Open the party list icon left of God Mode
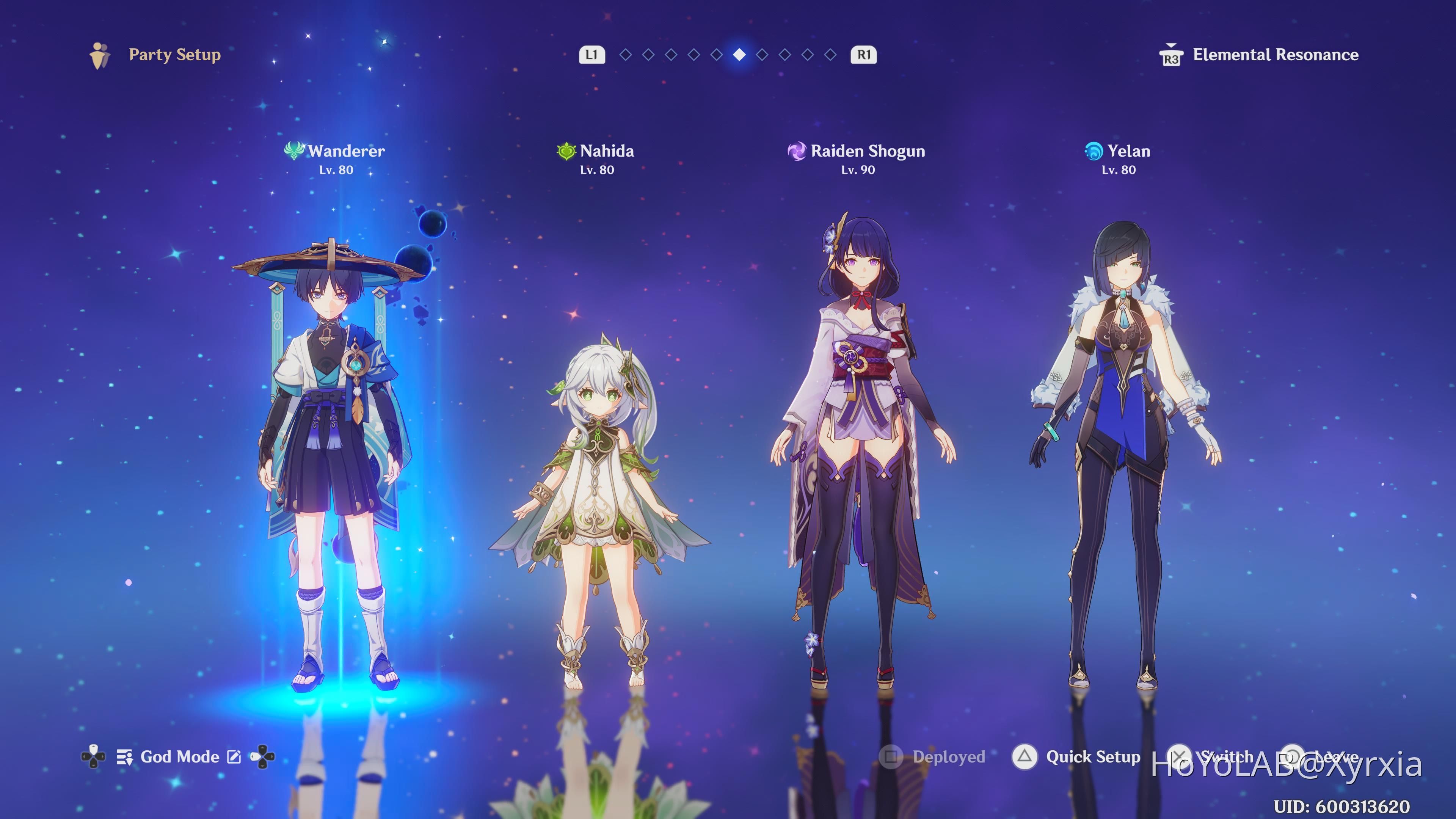Viewport: 1456px width, 819px height. pos(124,757)
